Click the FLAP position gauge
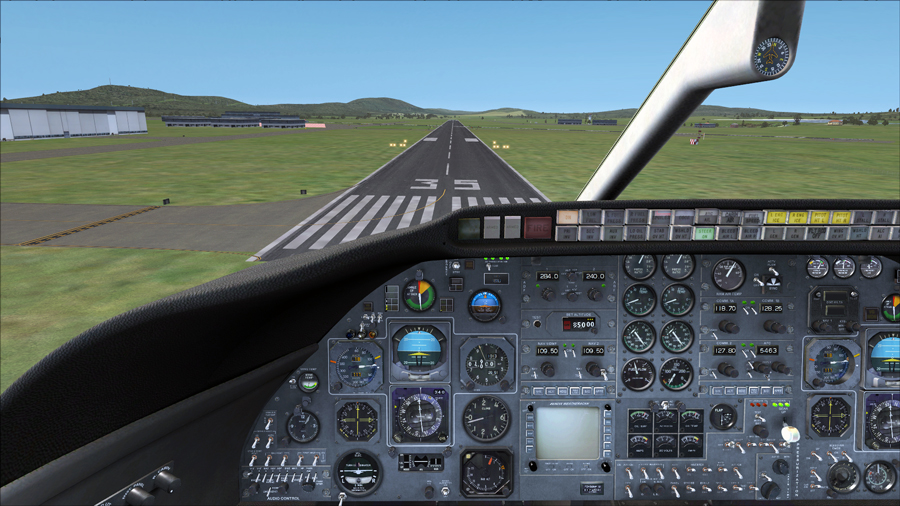Viewport: 900px width, 506px height. [x=723, y=417]
